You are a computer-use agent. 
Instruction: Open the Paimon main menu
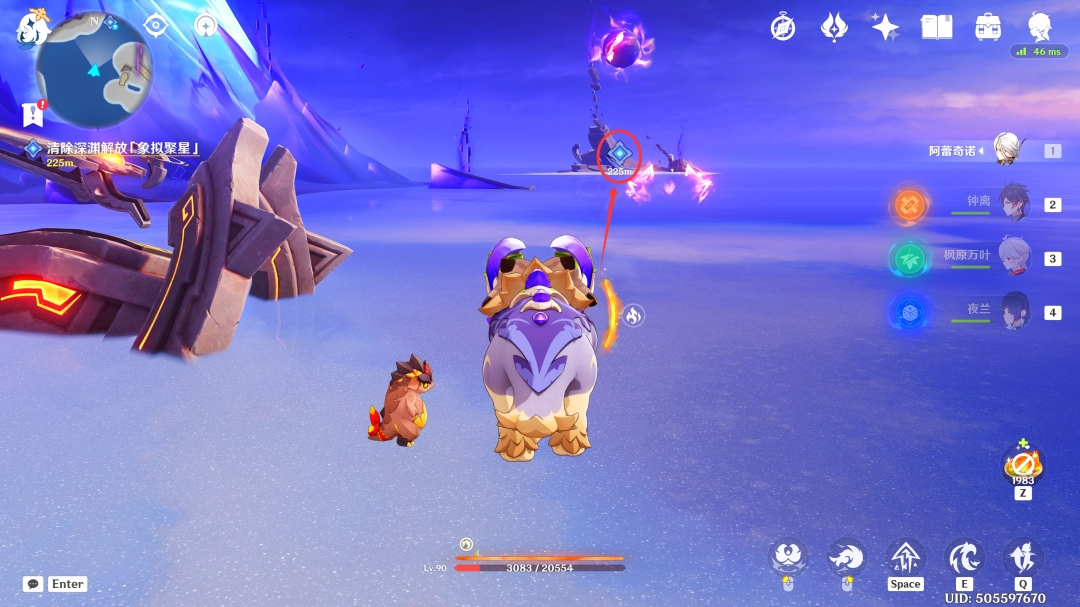[32, 28]
